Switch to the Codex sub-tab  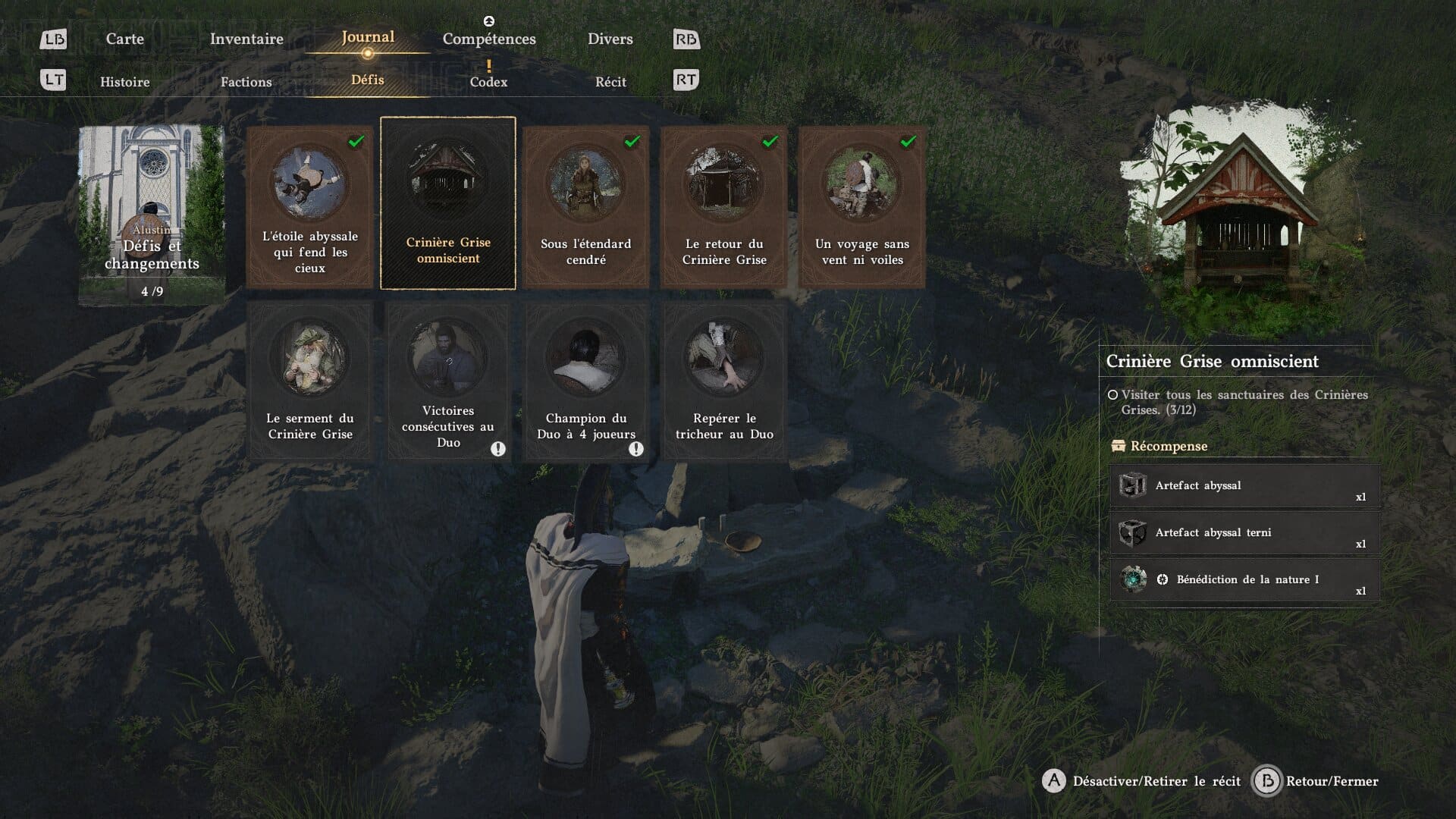488,82
